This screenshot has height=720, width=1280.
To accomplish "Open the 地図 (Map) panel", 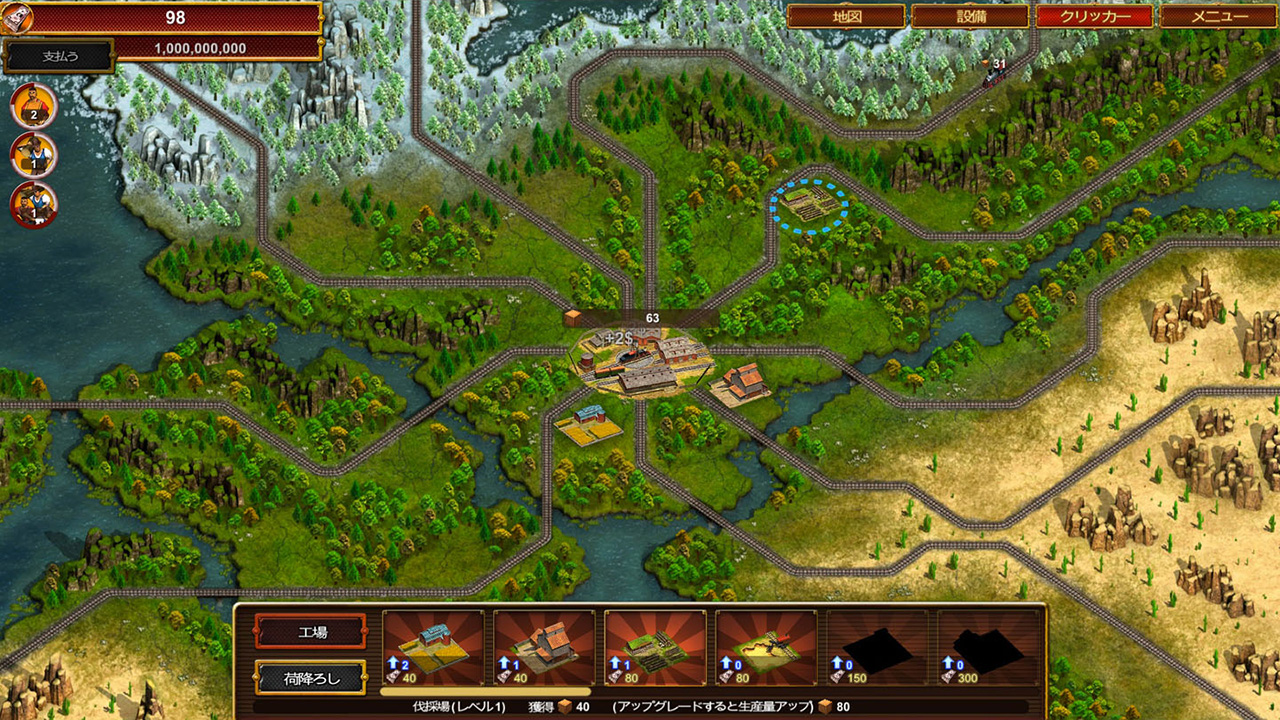I will point(845,17).
